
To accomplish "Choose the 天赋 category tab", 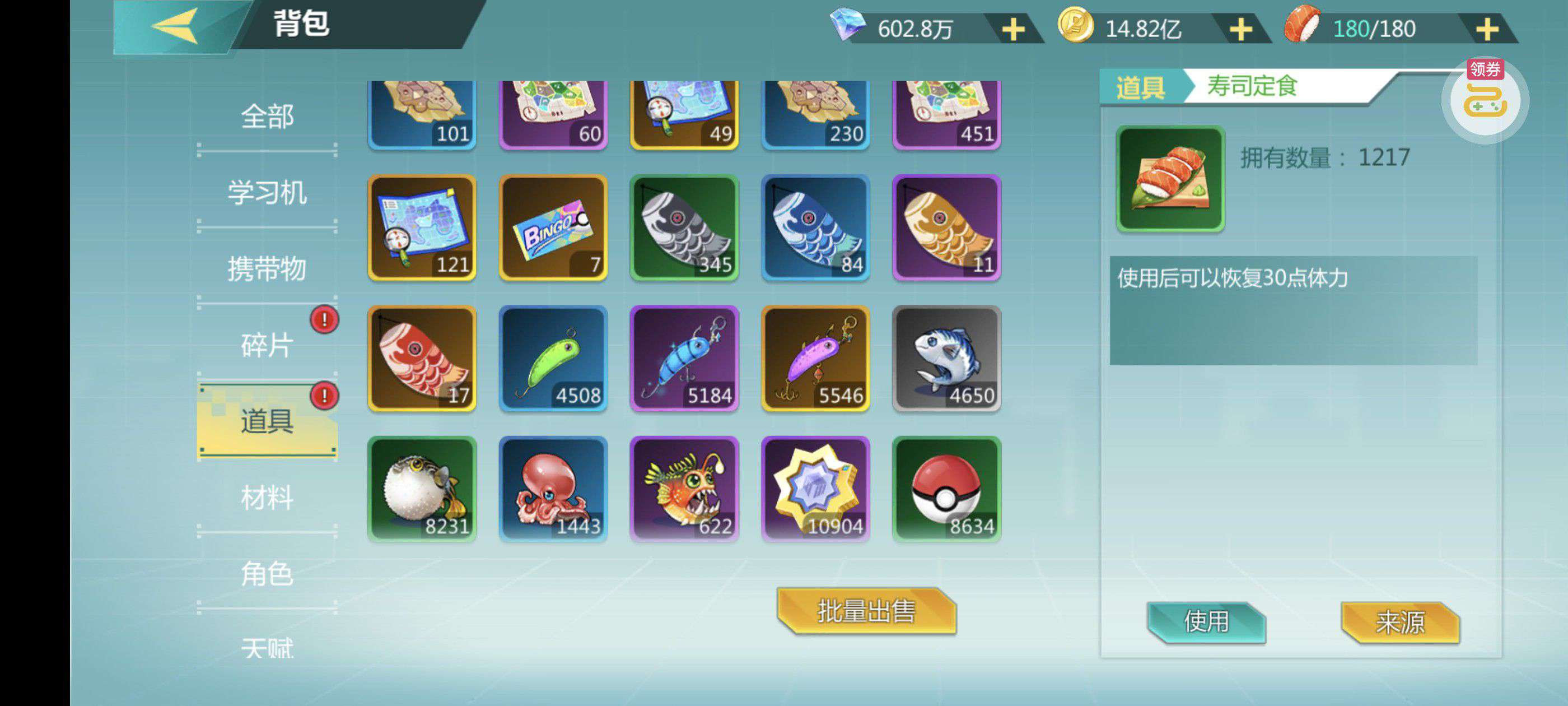I will [267, 647].
